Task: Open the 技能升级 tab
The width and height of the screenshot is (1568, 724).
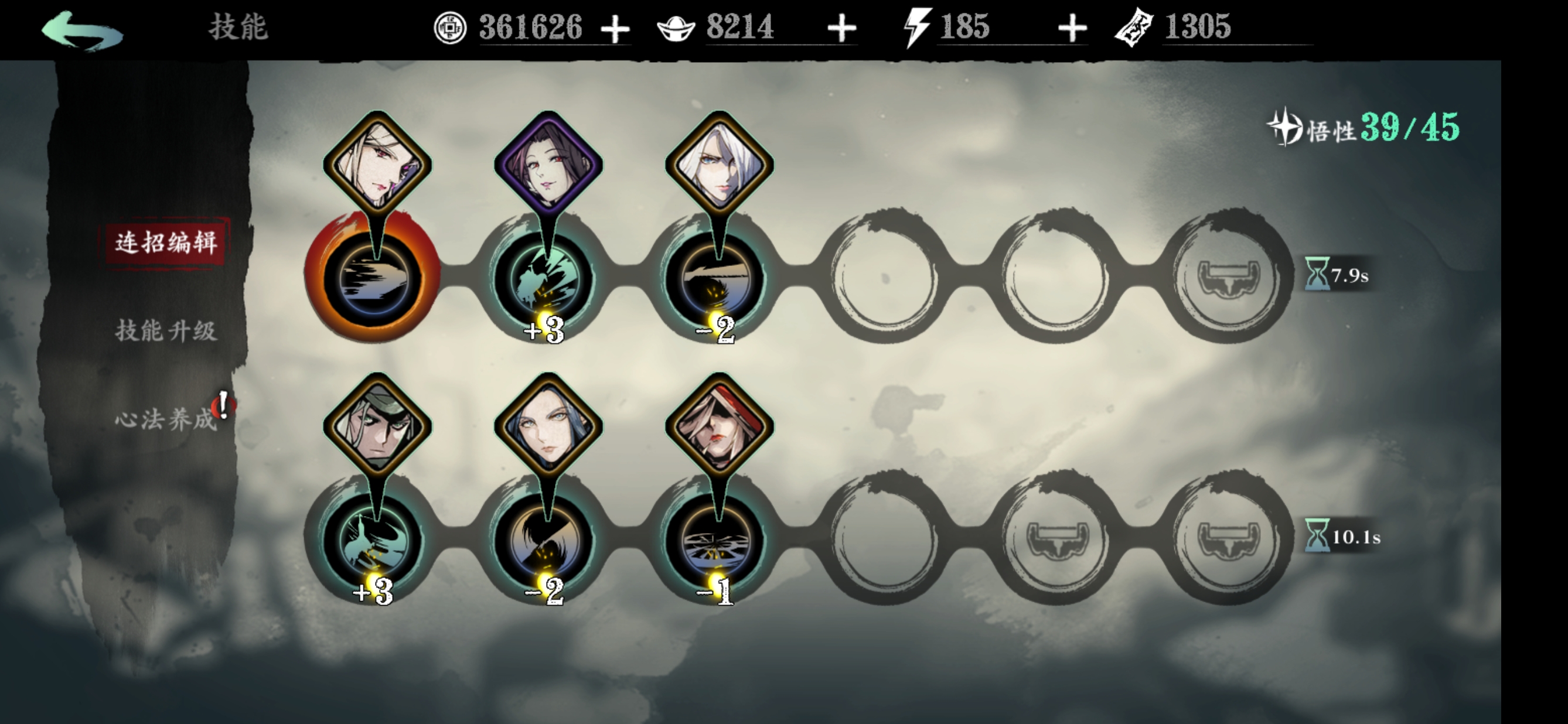Action: 166,331
